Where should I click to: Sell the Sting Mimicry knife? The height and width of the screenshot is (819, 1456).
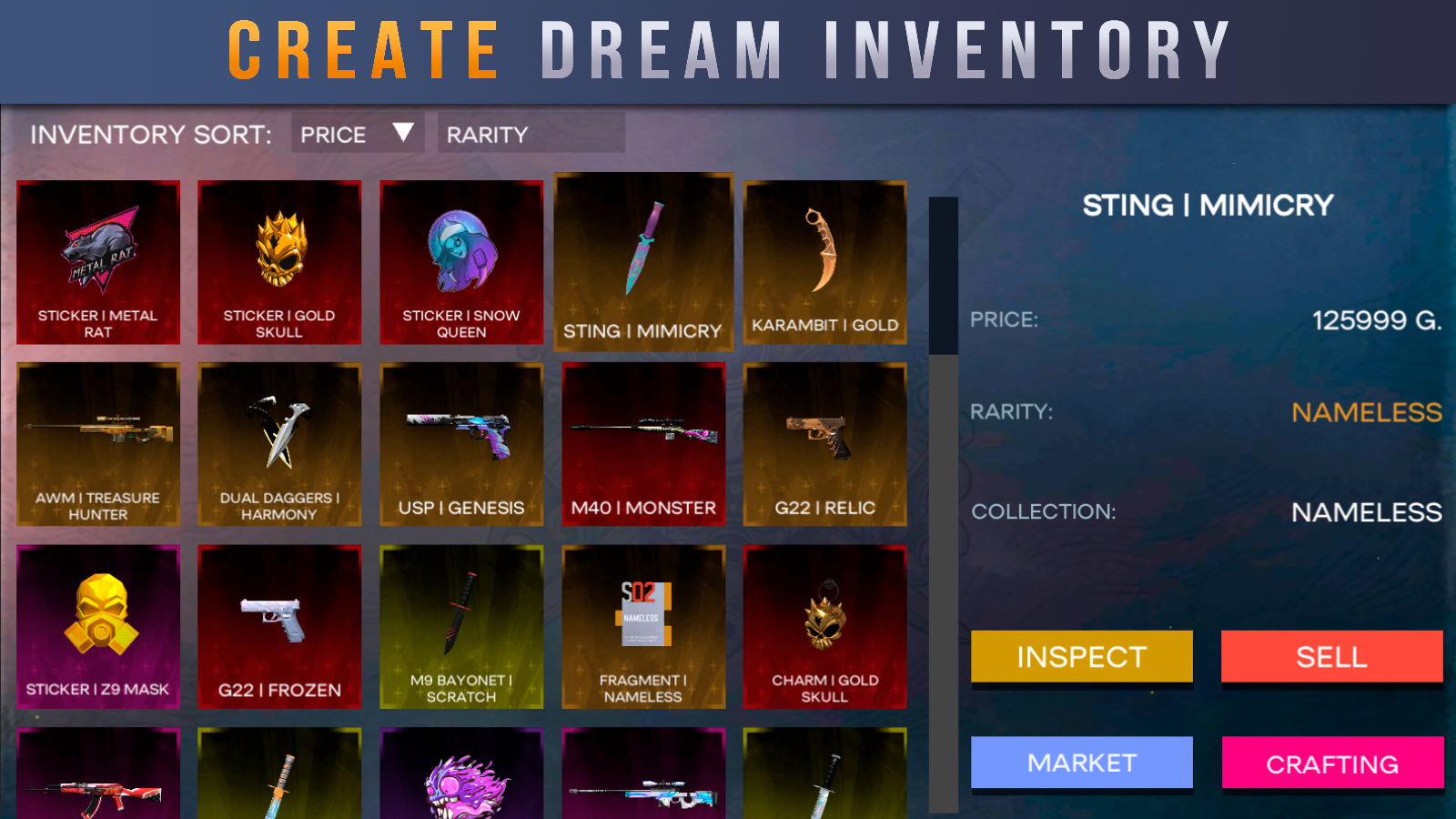click(x=1331, y=657)
